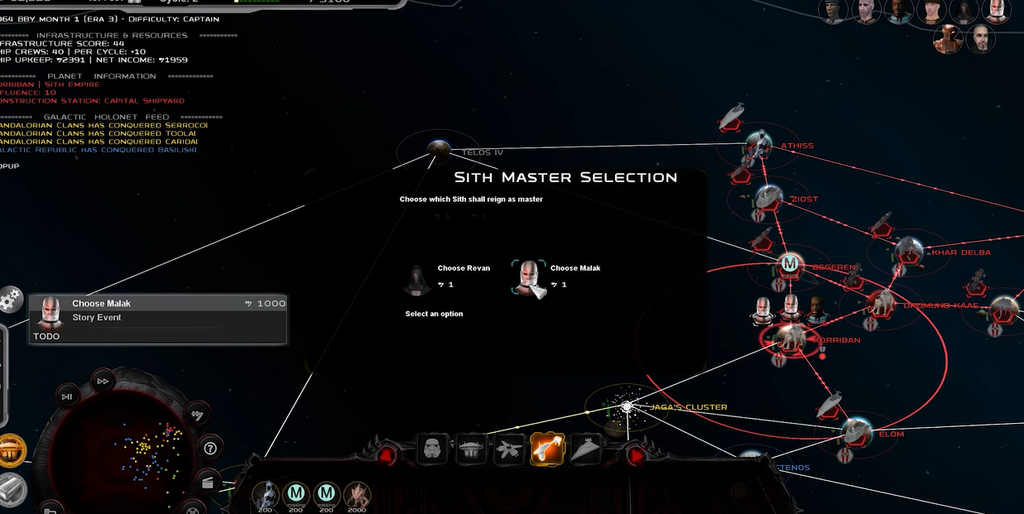Select the queued hooded unit costing 200

265,494
